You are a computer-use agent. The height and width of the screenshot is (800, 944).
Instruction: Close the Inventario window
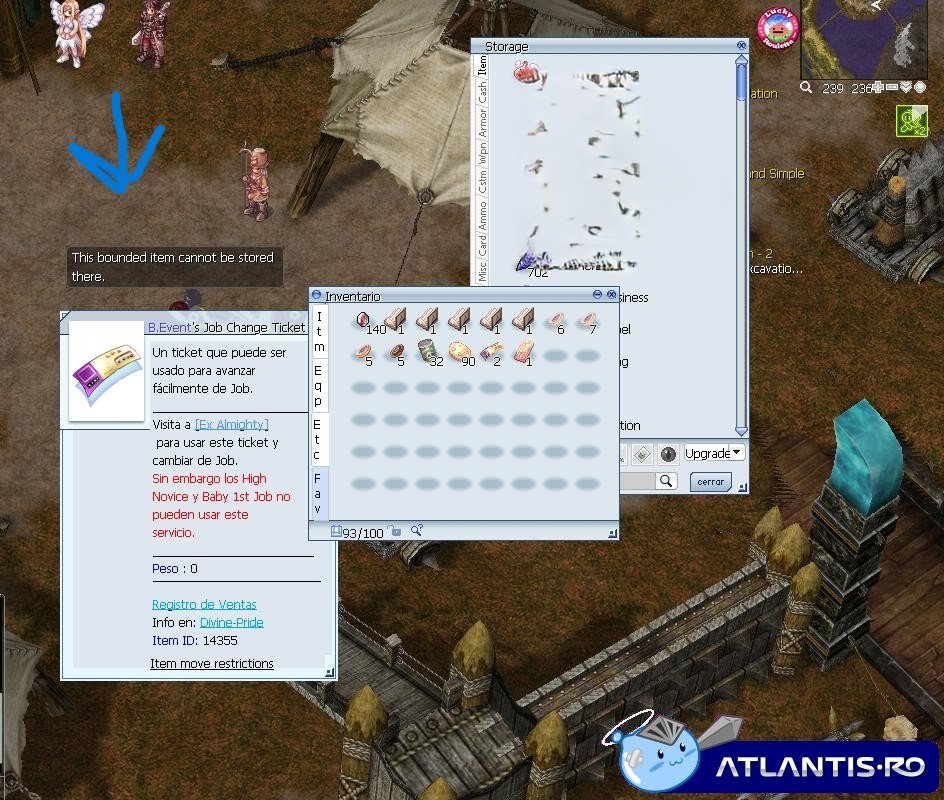(611, 295)
